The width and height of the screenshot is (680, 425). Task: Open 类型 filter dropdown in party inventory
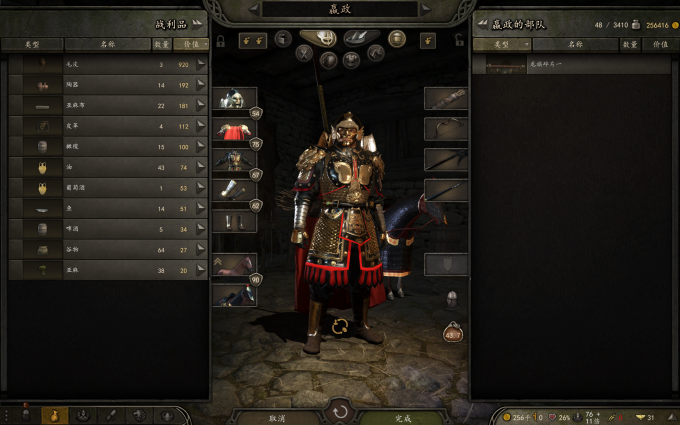[x=502, y=44]
